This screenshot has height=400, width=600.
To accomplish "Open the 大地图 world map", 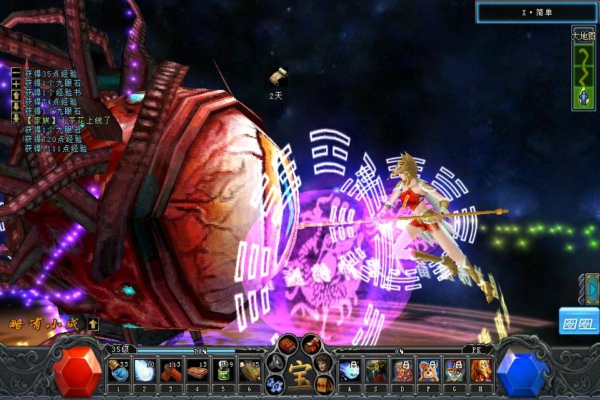I will (x=583, y=35).
